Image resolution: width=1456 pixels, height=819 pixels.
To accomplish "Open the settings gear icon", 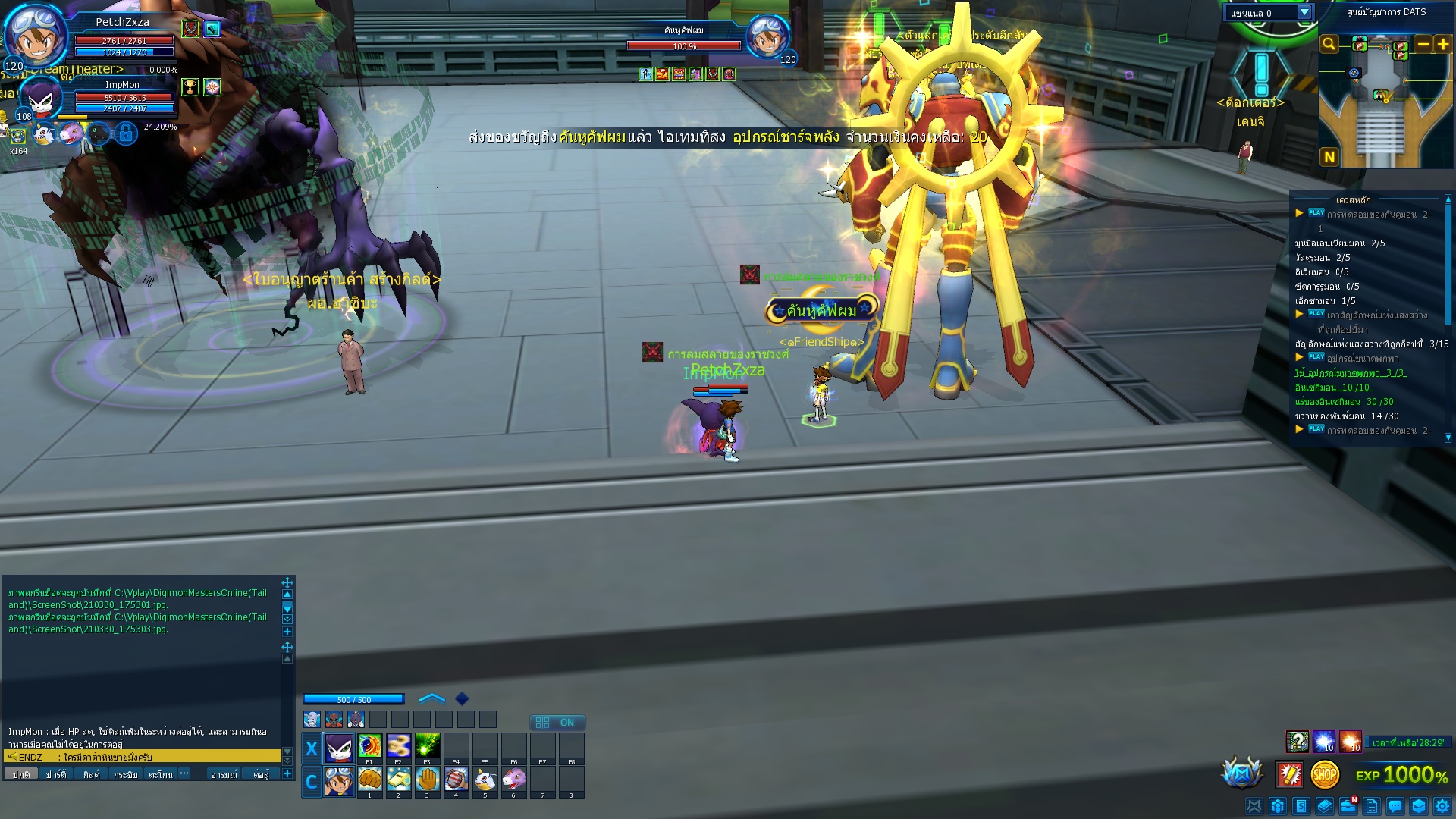I will pos(1442,806).
